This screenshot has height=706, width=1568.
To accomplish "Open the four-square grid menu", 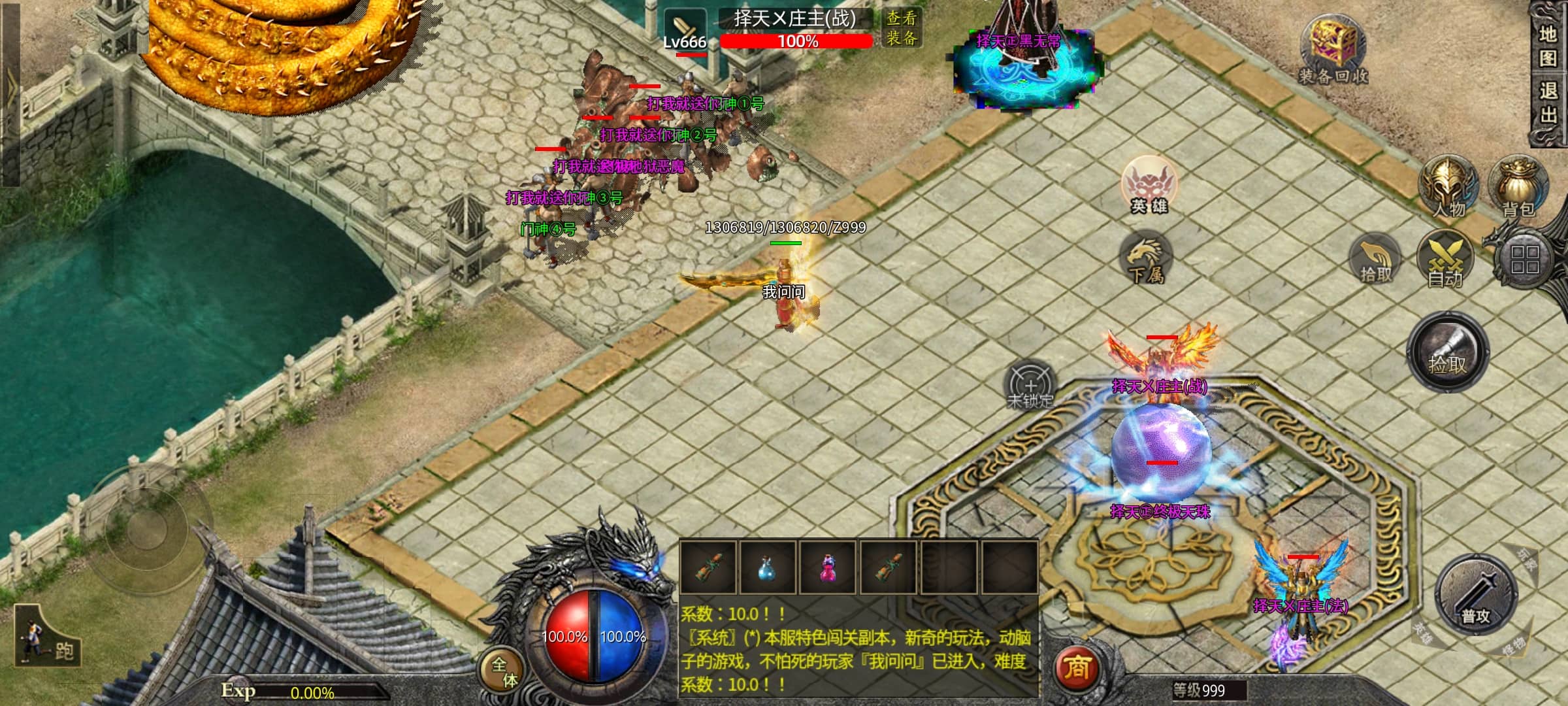I will point(1525,260).
